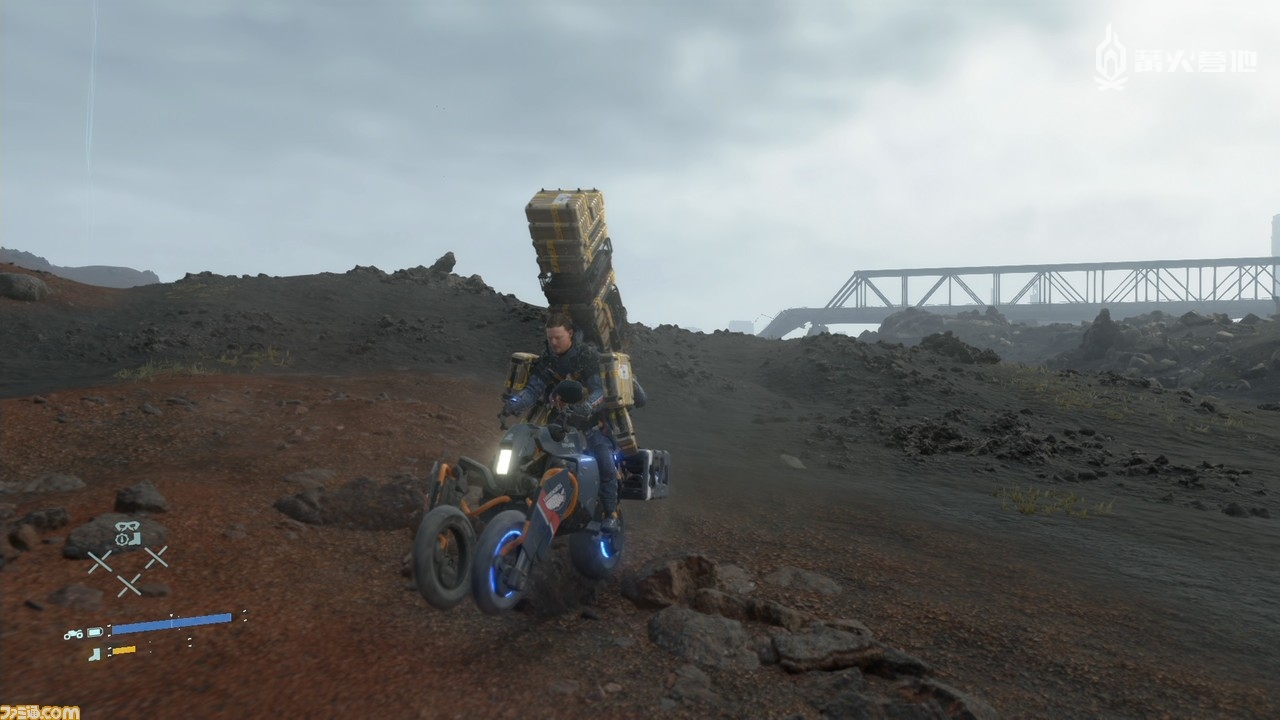1280x720 pixels.
Task: Select the battery icon beside the motorcycle
Action: [95, 632]
